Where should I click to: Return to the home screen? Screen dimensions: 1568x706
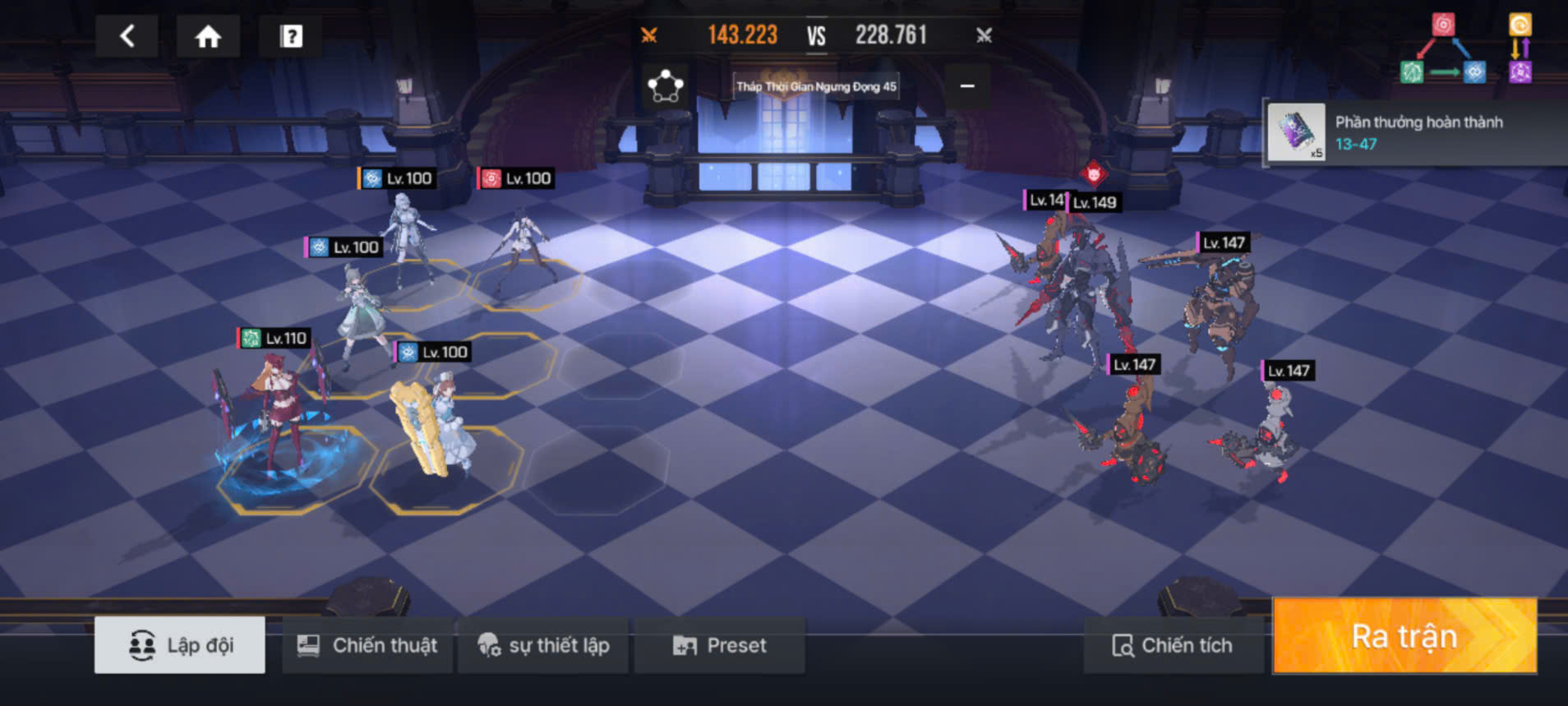(x=208, y=36)
